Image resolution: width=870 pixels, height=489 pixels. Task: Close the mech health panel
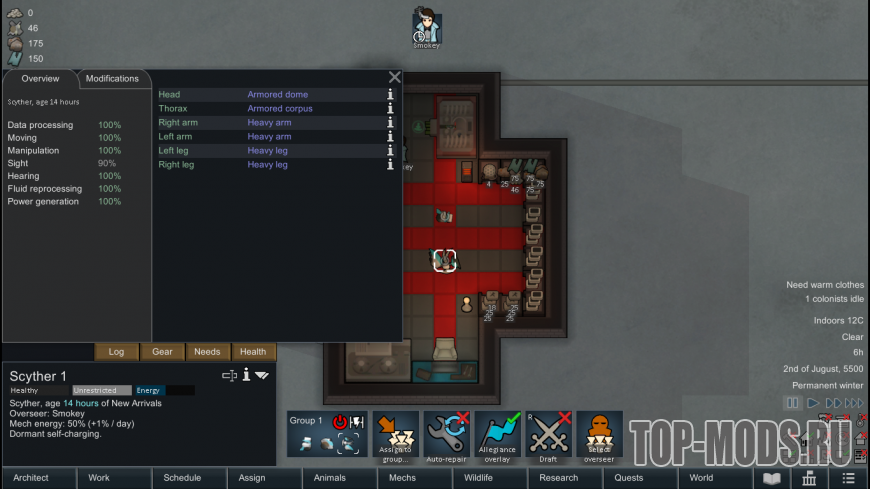pos(394,77)
